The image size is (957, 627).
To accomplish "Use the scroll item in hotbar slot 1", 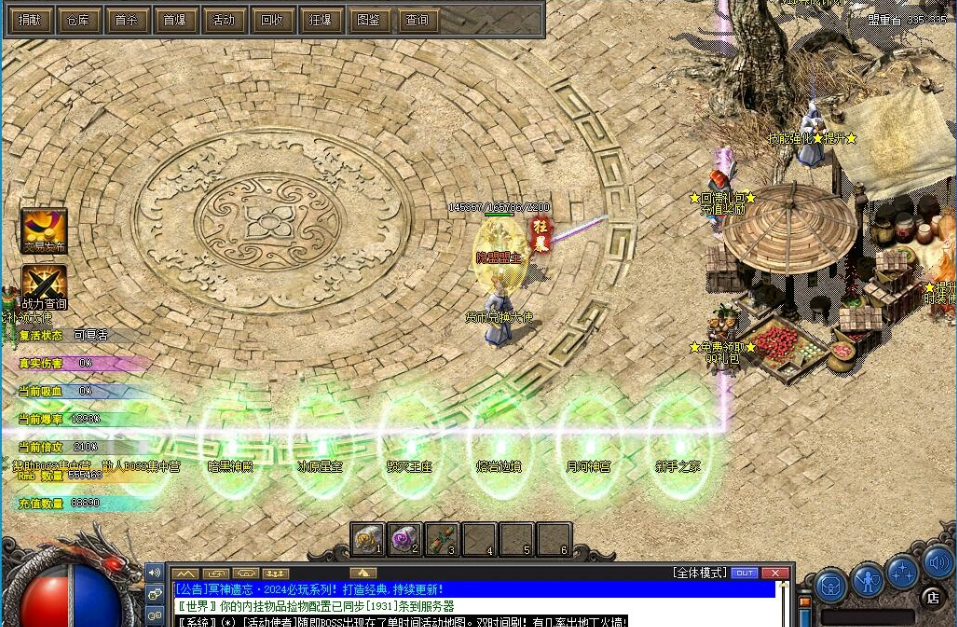I will pyautogui.click(x=367, y=539).
